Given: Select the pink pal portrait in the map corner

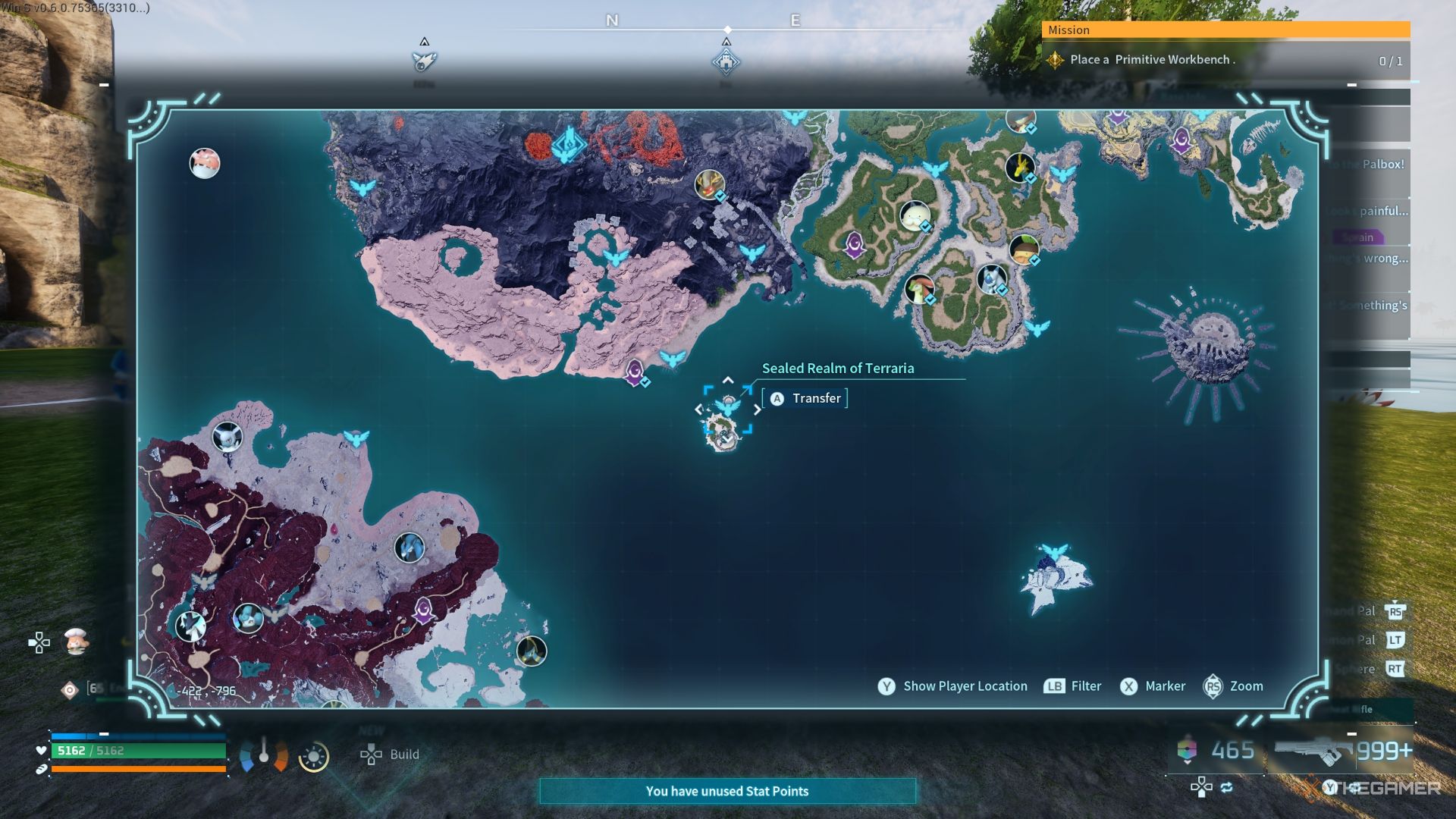Looking at the screenshot, I should tap(204, 163).
